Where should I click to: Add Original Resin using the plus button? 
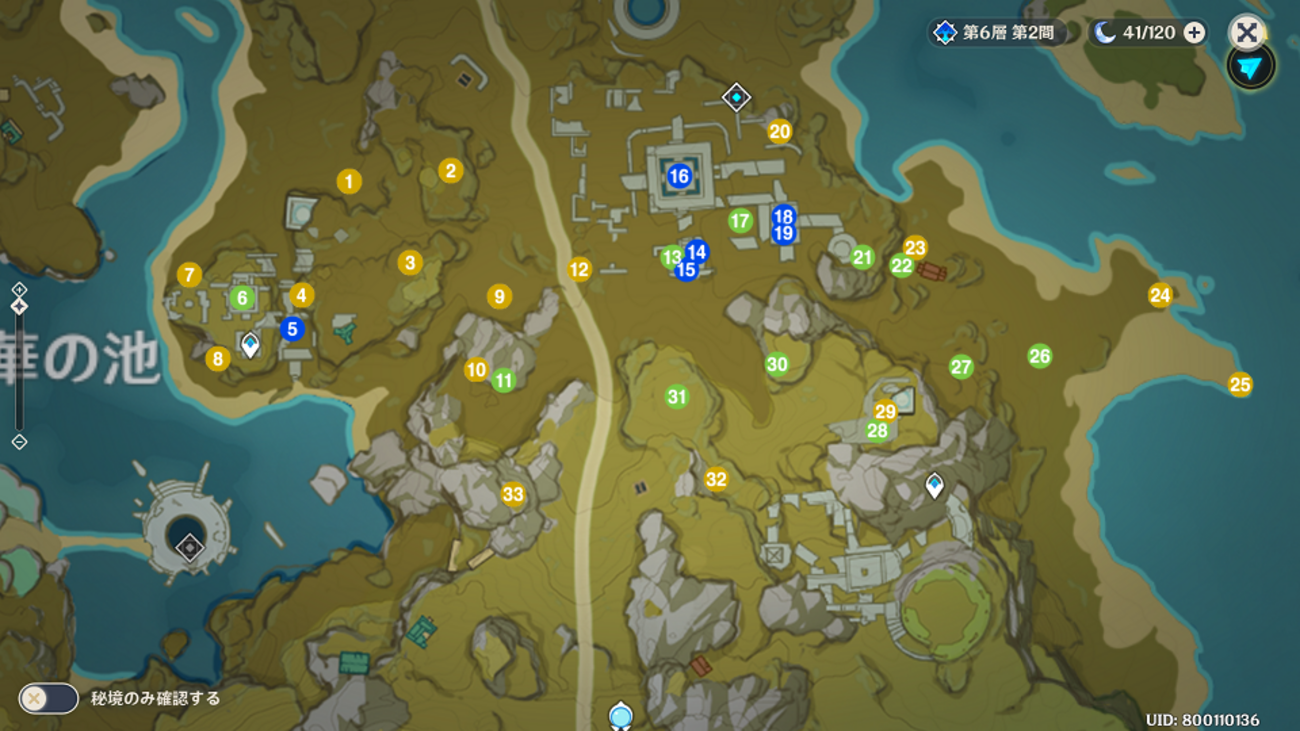pos(1194,33)
